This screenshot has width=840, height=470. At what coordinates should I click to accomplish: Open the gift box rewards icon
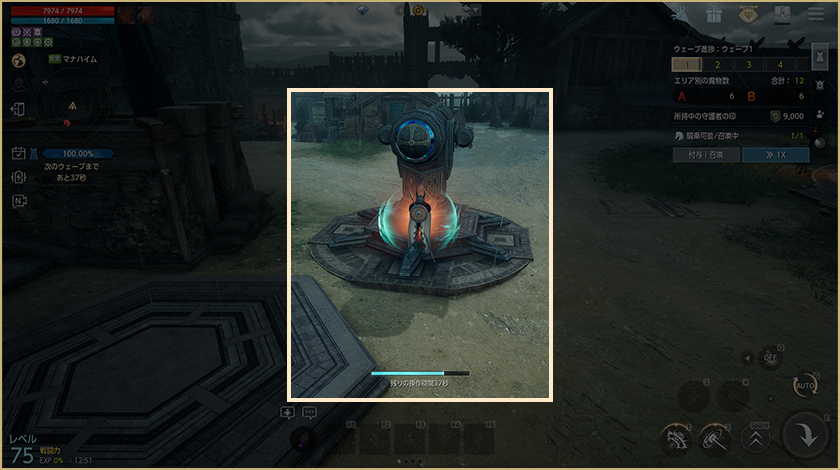[x=713, y=15]
